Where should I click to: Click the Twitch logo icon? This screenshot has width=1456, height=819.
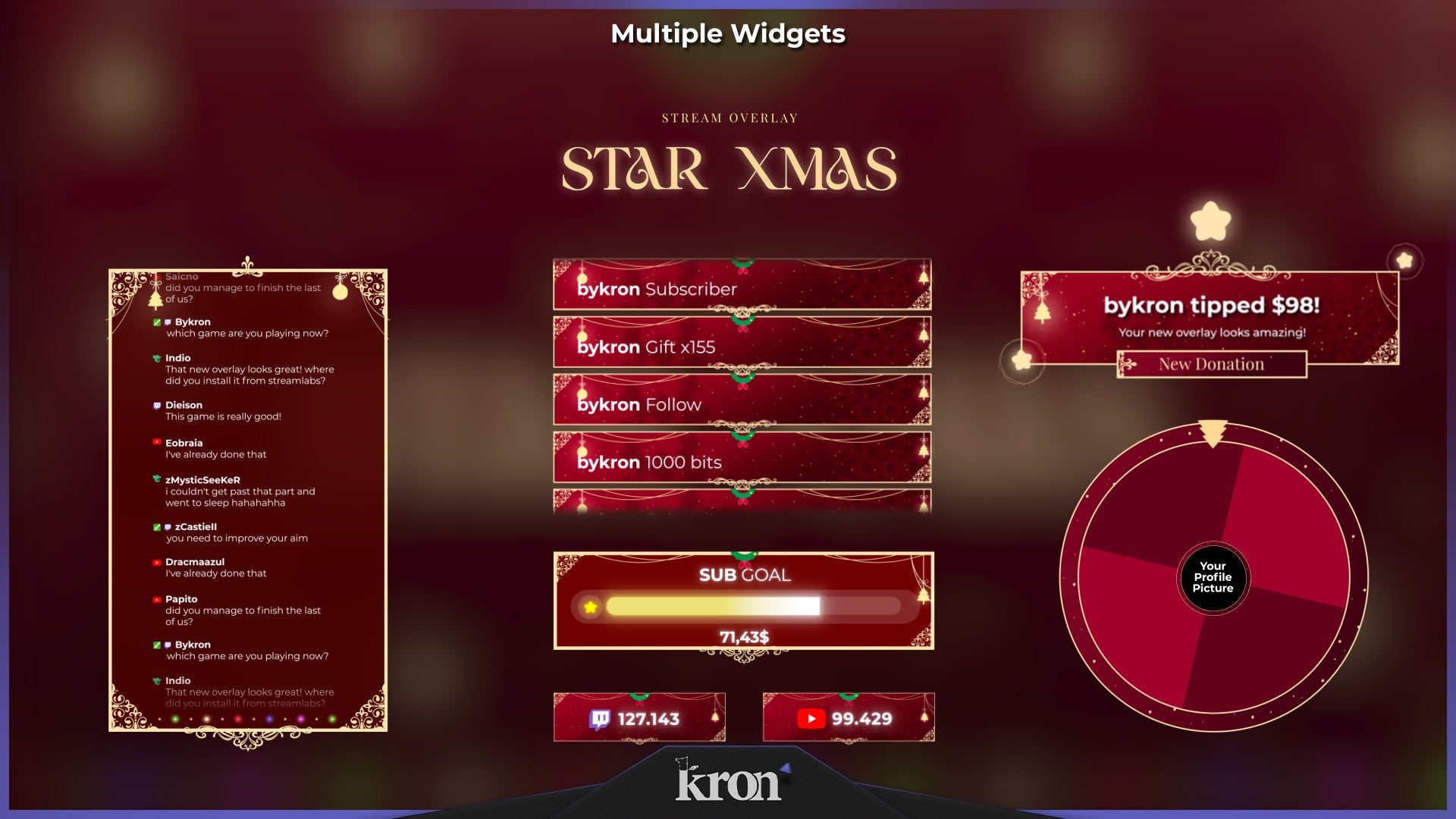point(599,719)
